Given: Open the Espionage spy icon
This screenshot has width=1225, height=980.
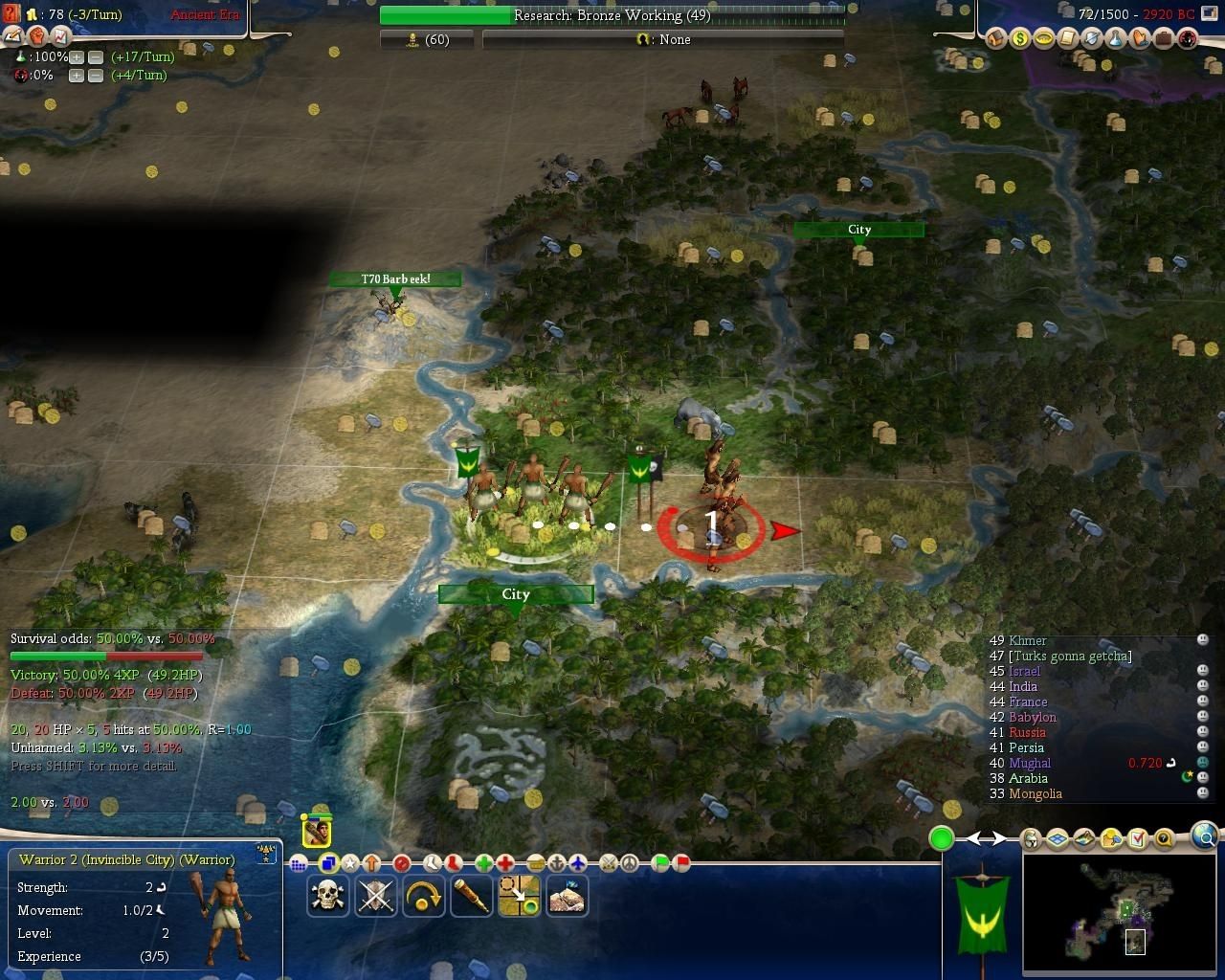Looking at the screenshot, I should 1188,39.
